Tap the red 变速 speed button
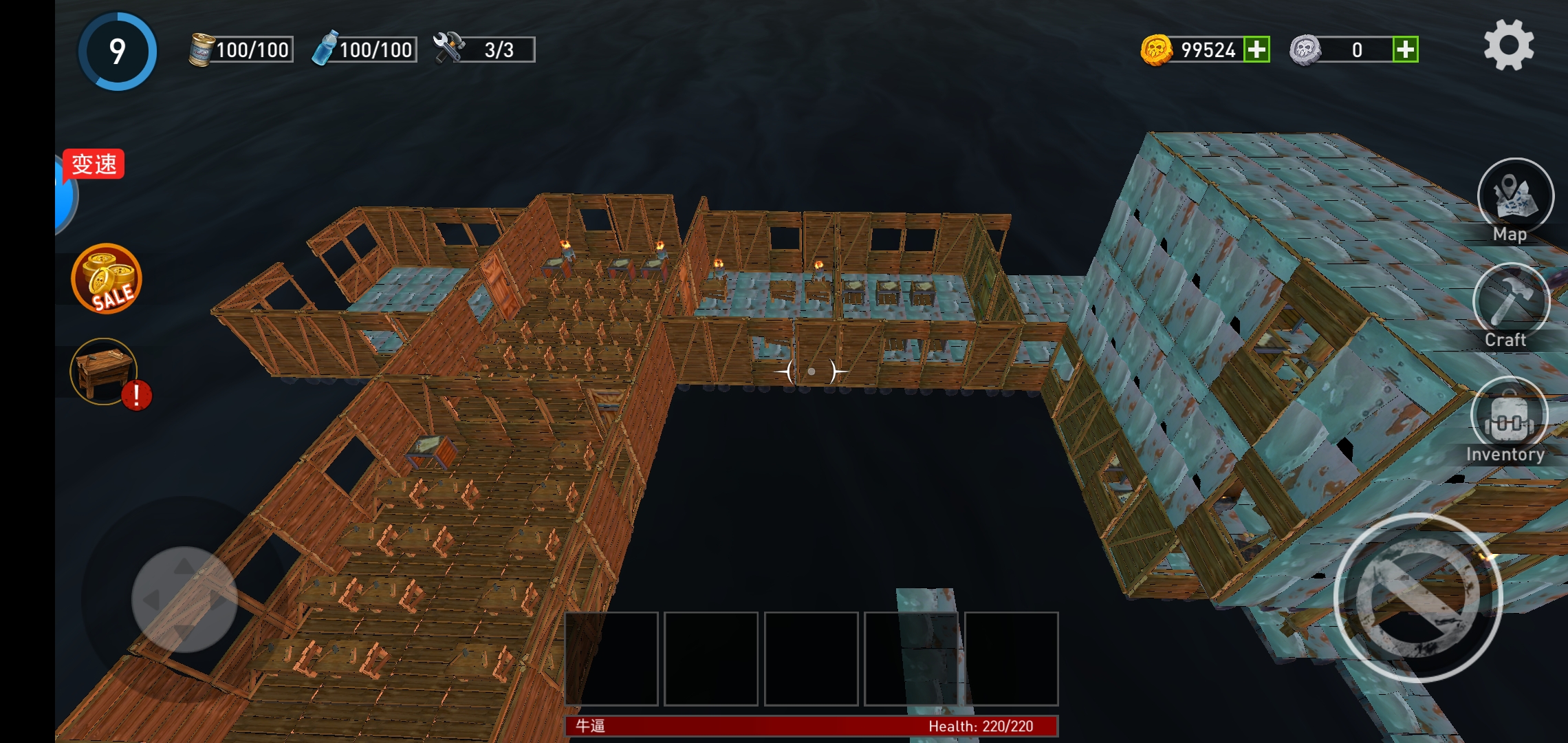This screenshot has width=1568, height=743. 94,164
